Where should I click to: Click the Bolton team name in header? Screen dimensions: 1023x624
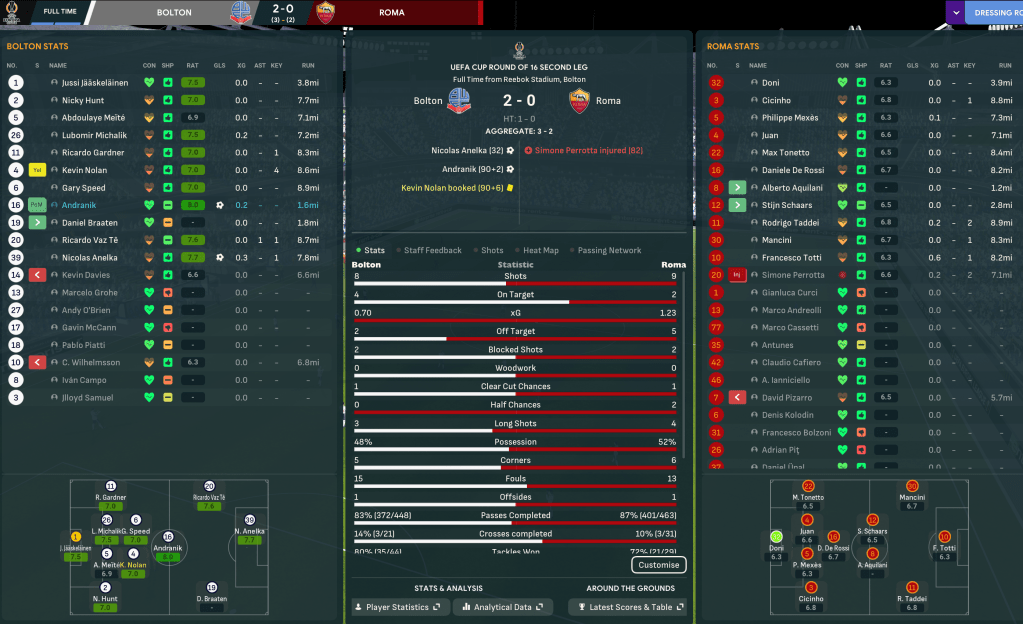pos(174,13)
